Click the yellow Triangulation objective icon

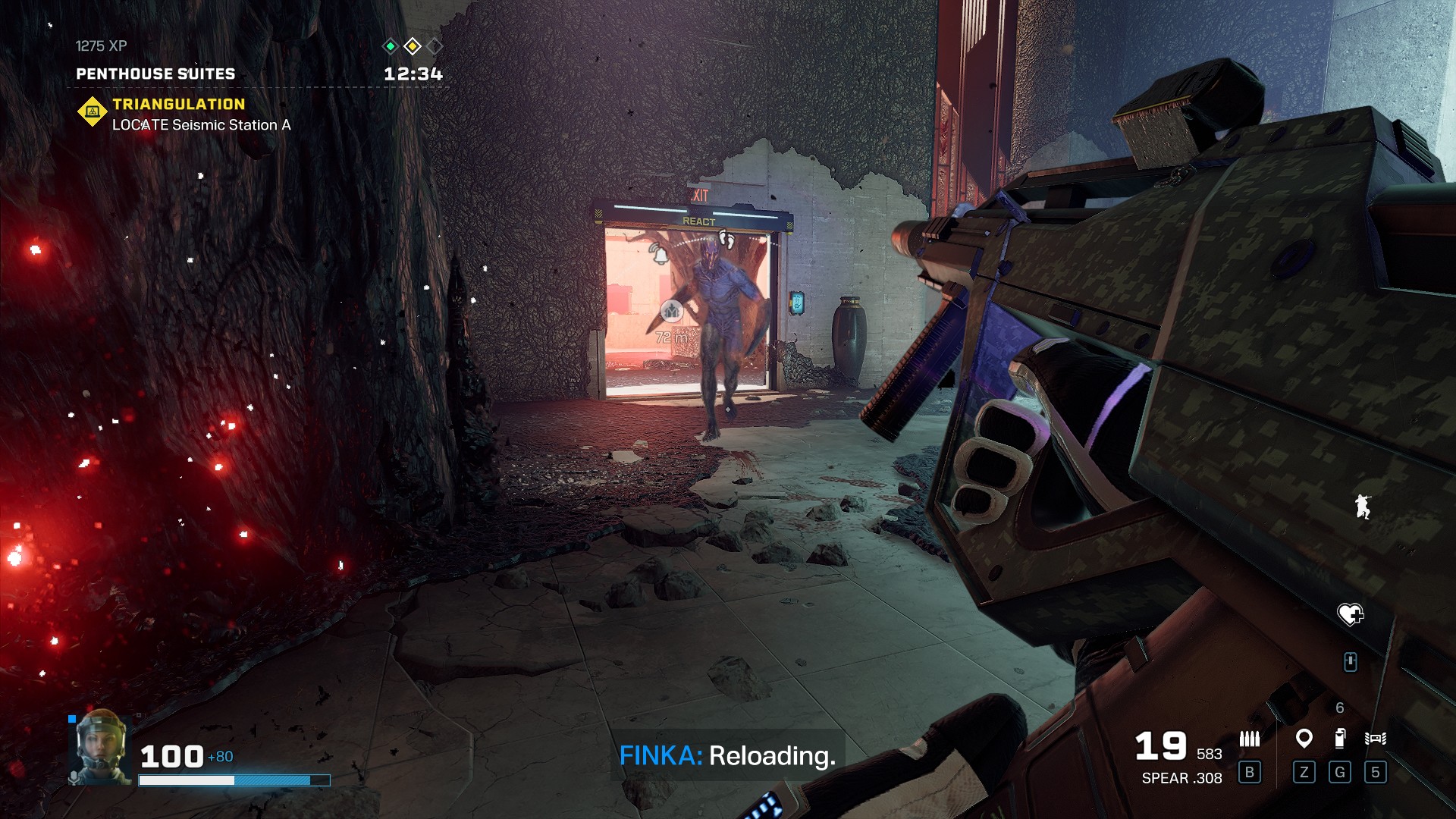(93, 111)
